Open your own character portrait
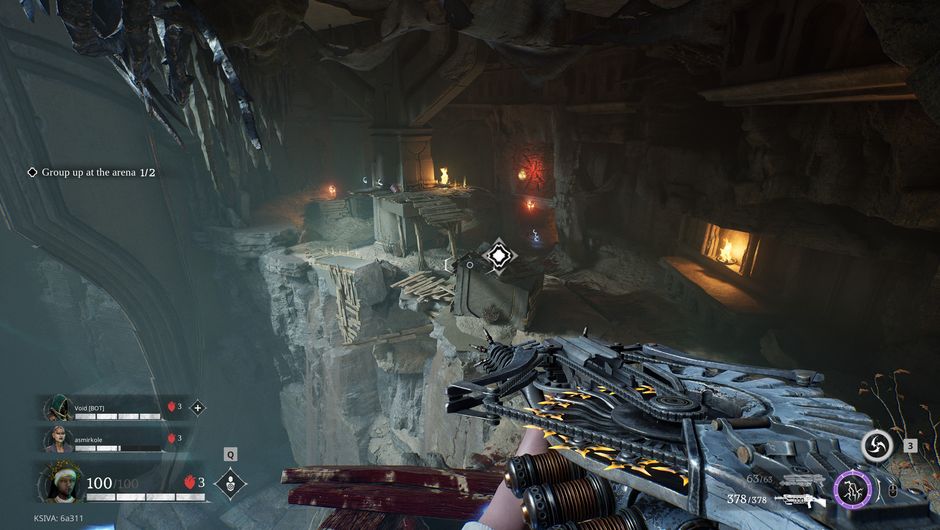940x530 pixels. 59,483
